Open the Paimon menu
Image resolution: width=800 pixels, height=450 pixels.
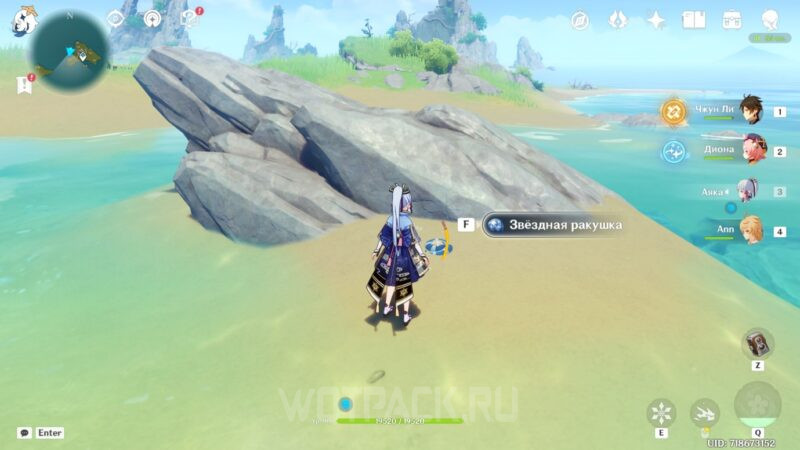[x=24, y=20]
